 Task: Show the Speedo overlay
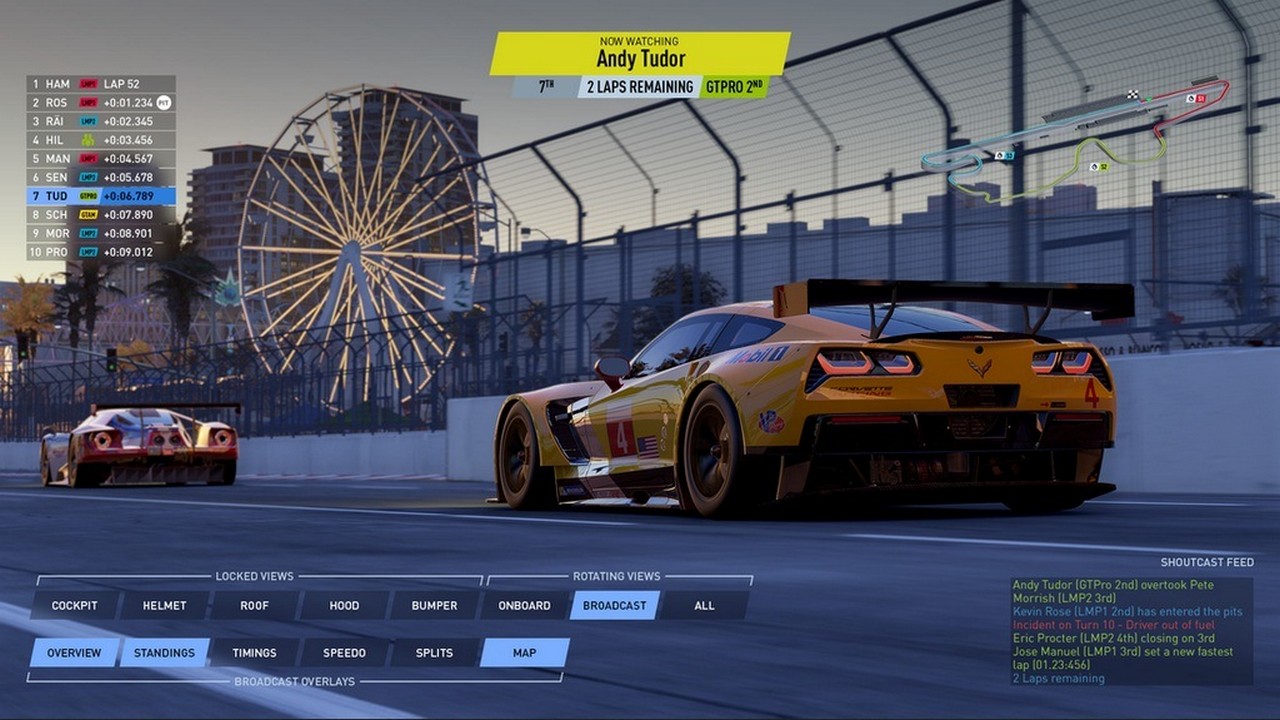pyautogui.click(x=344, y=653)
